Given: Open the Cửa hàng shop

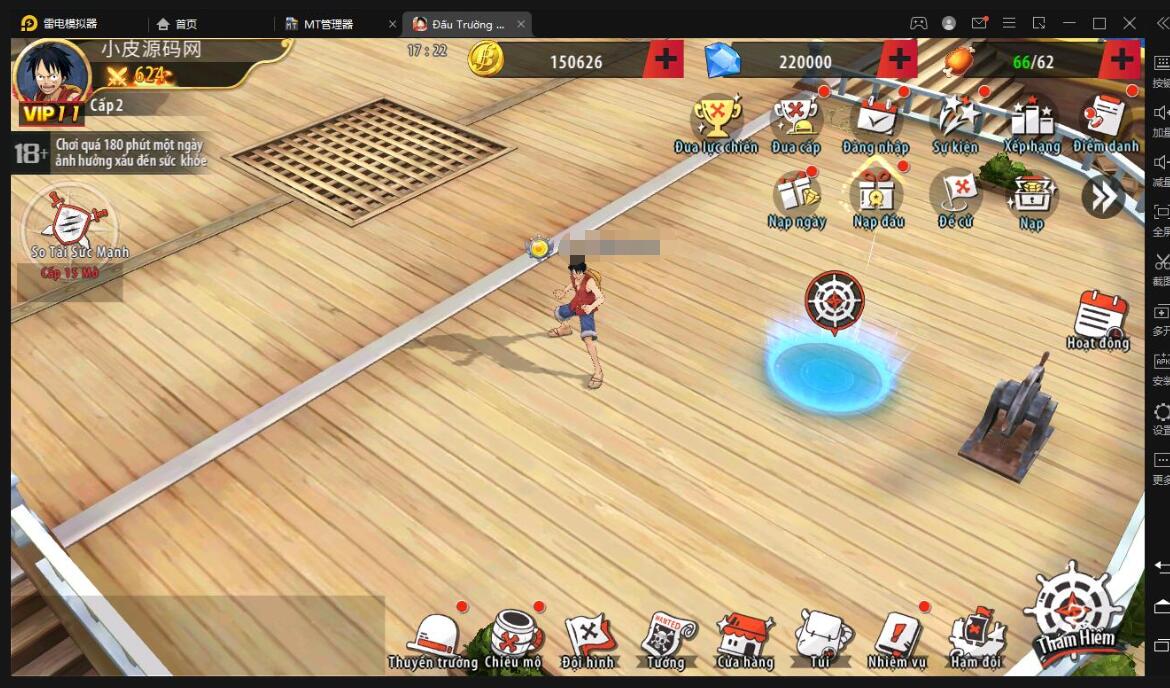Looking at the screenshot, I should pyautogui.click(x=744, y=638).
